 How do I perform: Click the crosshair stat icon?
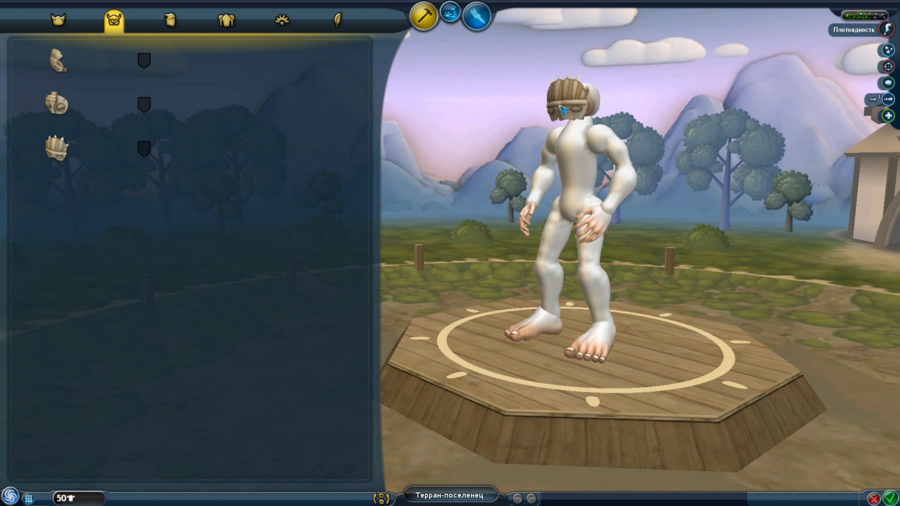887,66
